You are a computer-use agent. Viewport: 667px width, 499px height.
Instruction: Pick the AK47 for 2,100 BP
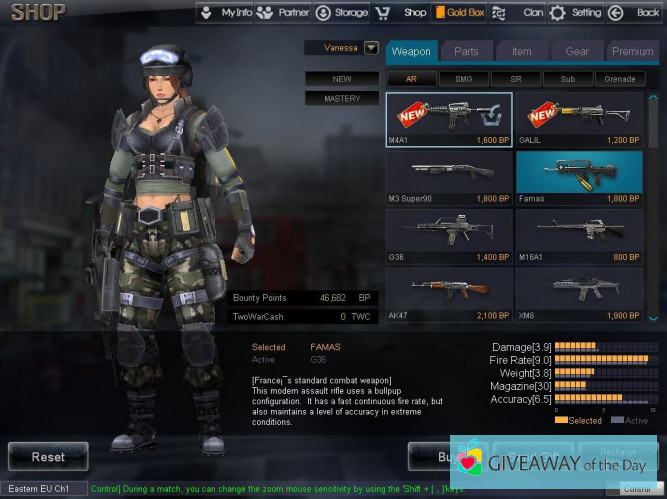pyautogui.click(x=448, y=294)
